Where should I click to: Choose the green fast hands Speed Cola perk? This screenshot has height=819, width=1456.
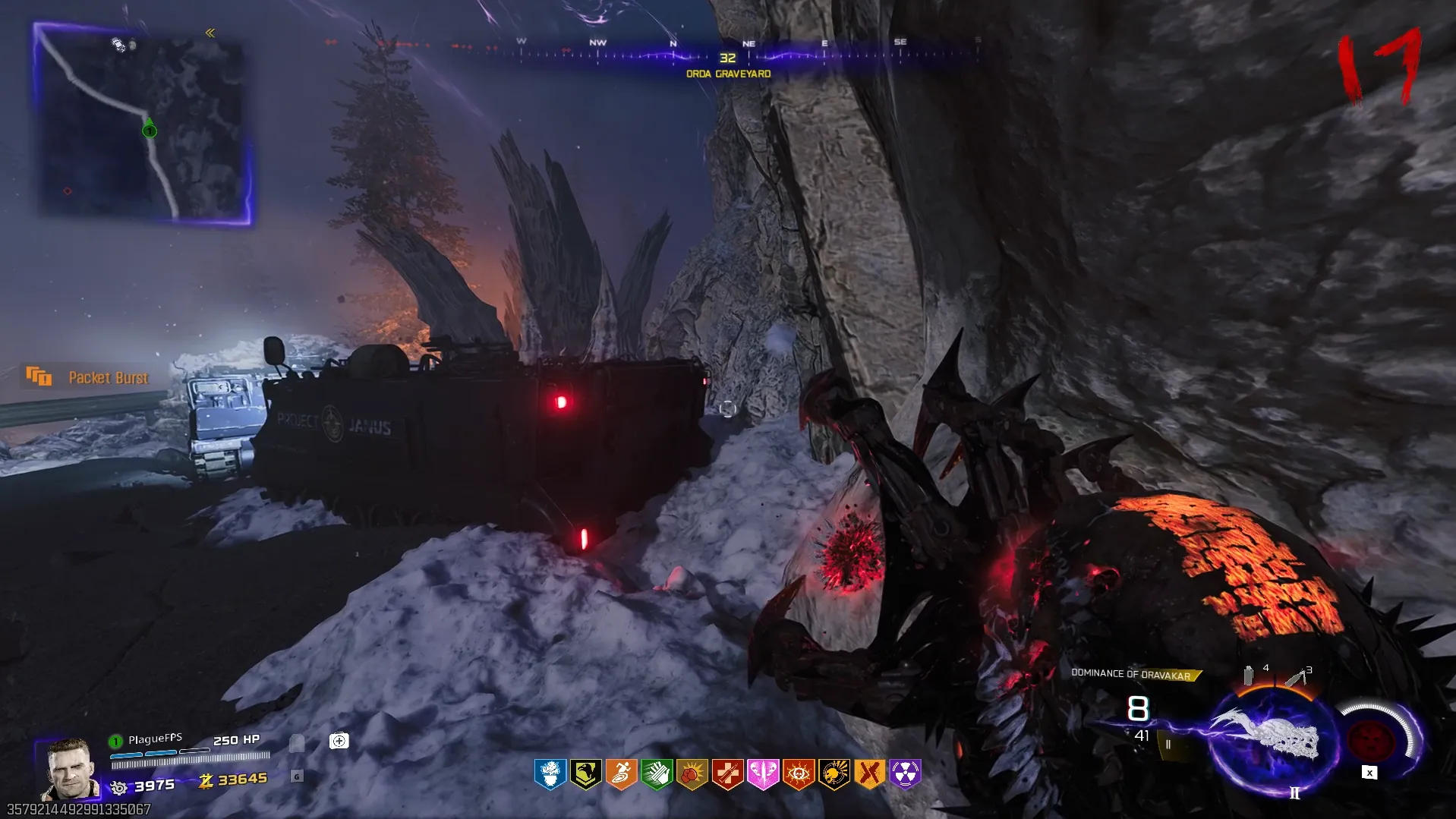tap(657, 773)
